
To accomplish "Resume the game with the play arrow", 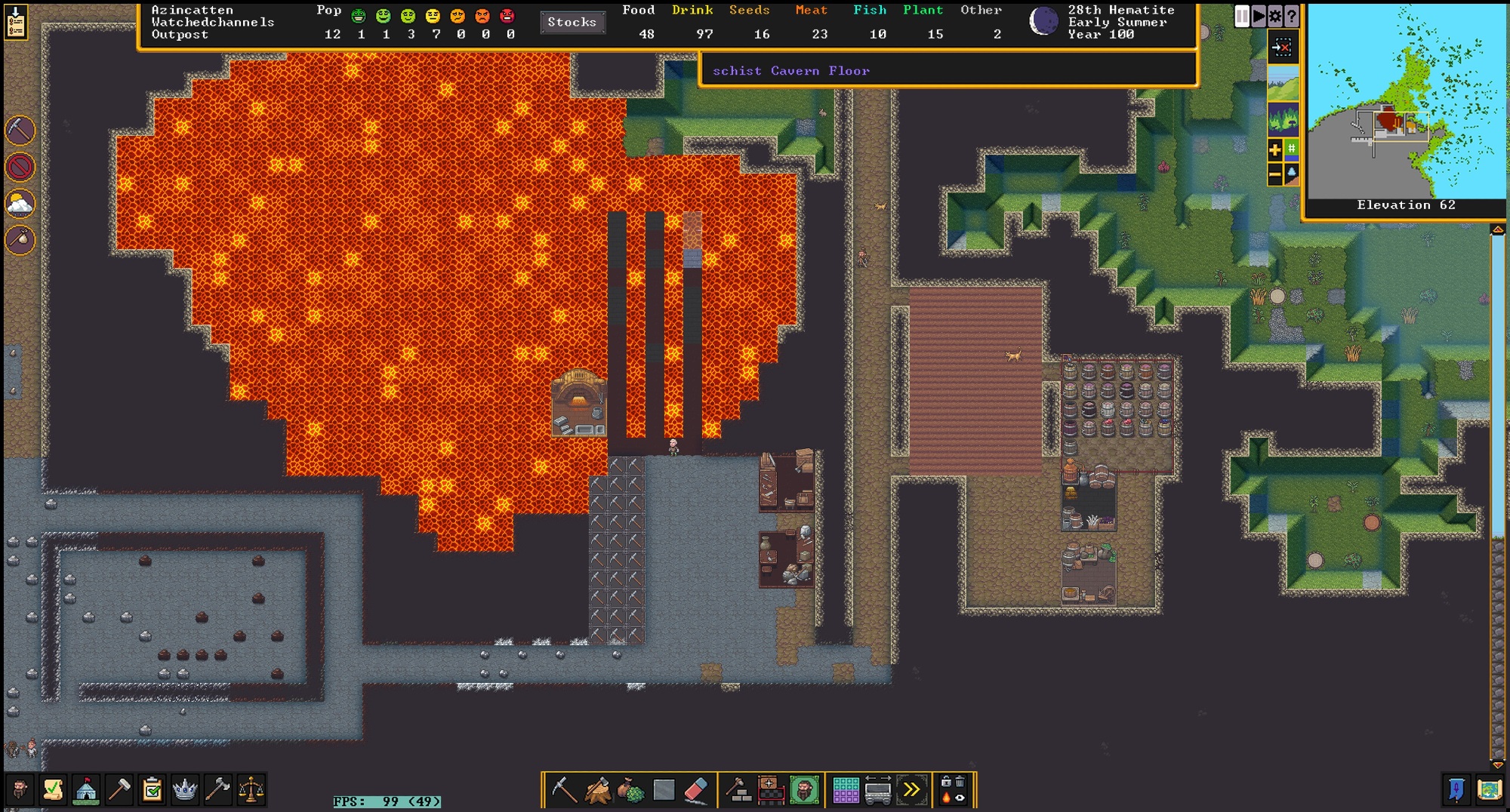I will pyautogui.click(x=1259, y=16).
